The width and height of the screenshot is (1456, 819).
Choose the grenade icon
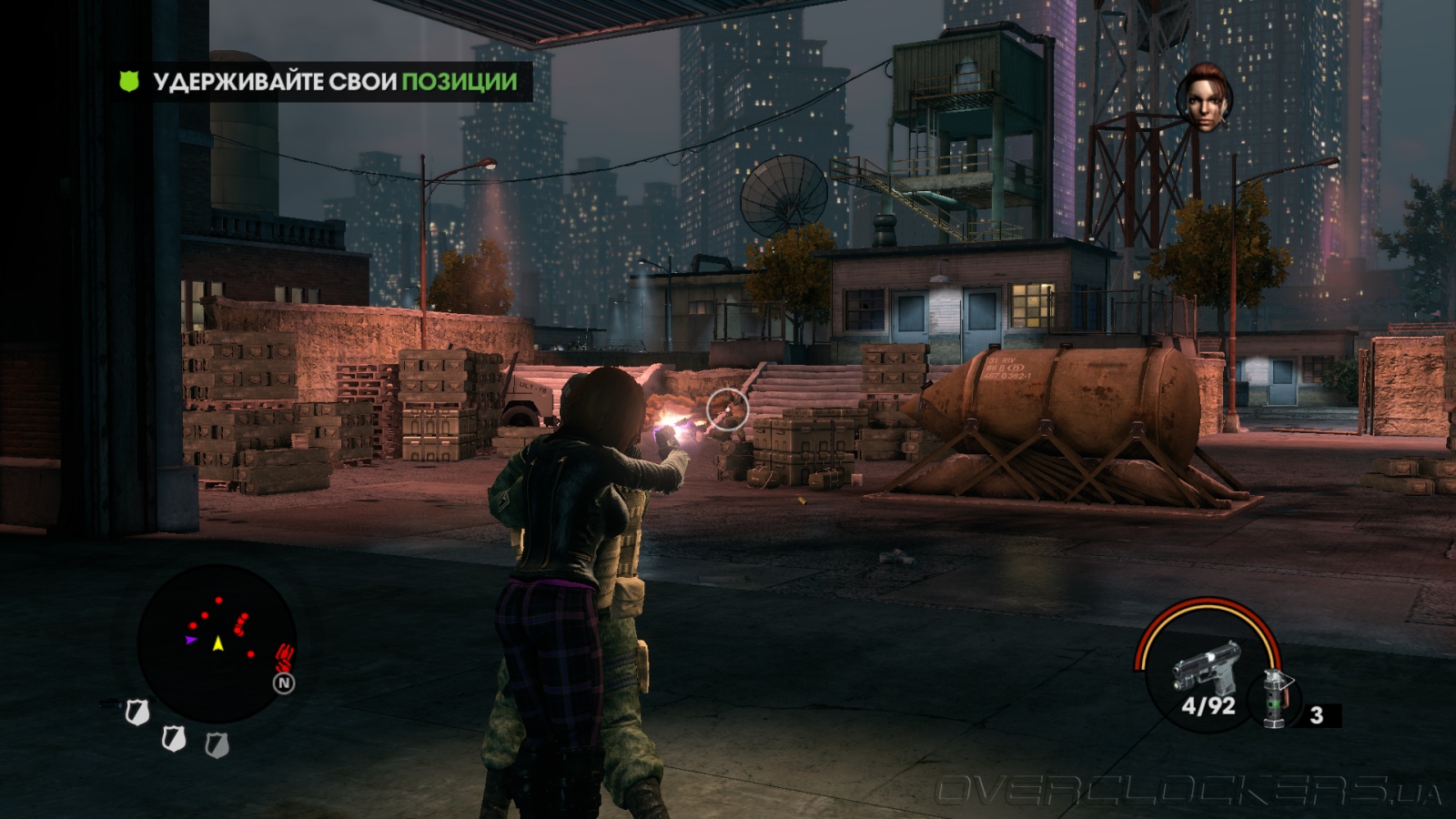point(1277,699)
